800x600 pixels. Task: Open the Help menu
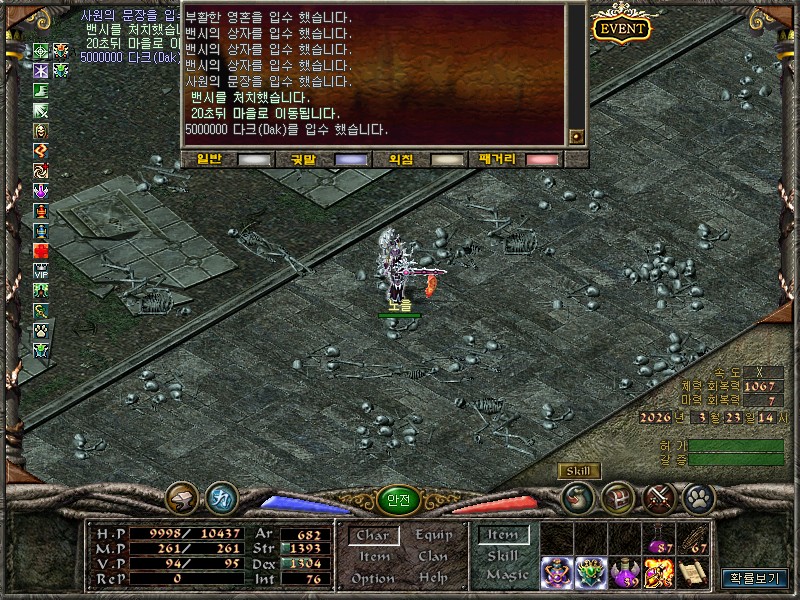click(433, 579)
